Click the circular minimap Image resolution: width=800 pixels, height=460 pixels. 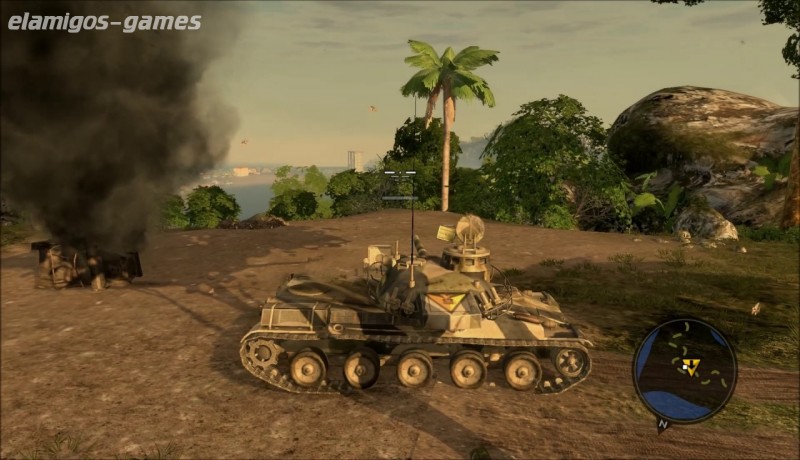[x=685, y=371]
